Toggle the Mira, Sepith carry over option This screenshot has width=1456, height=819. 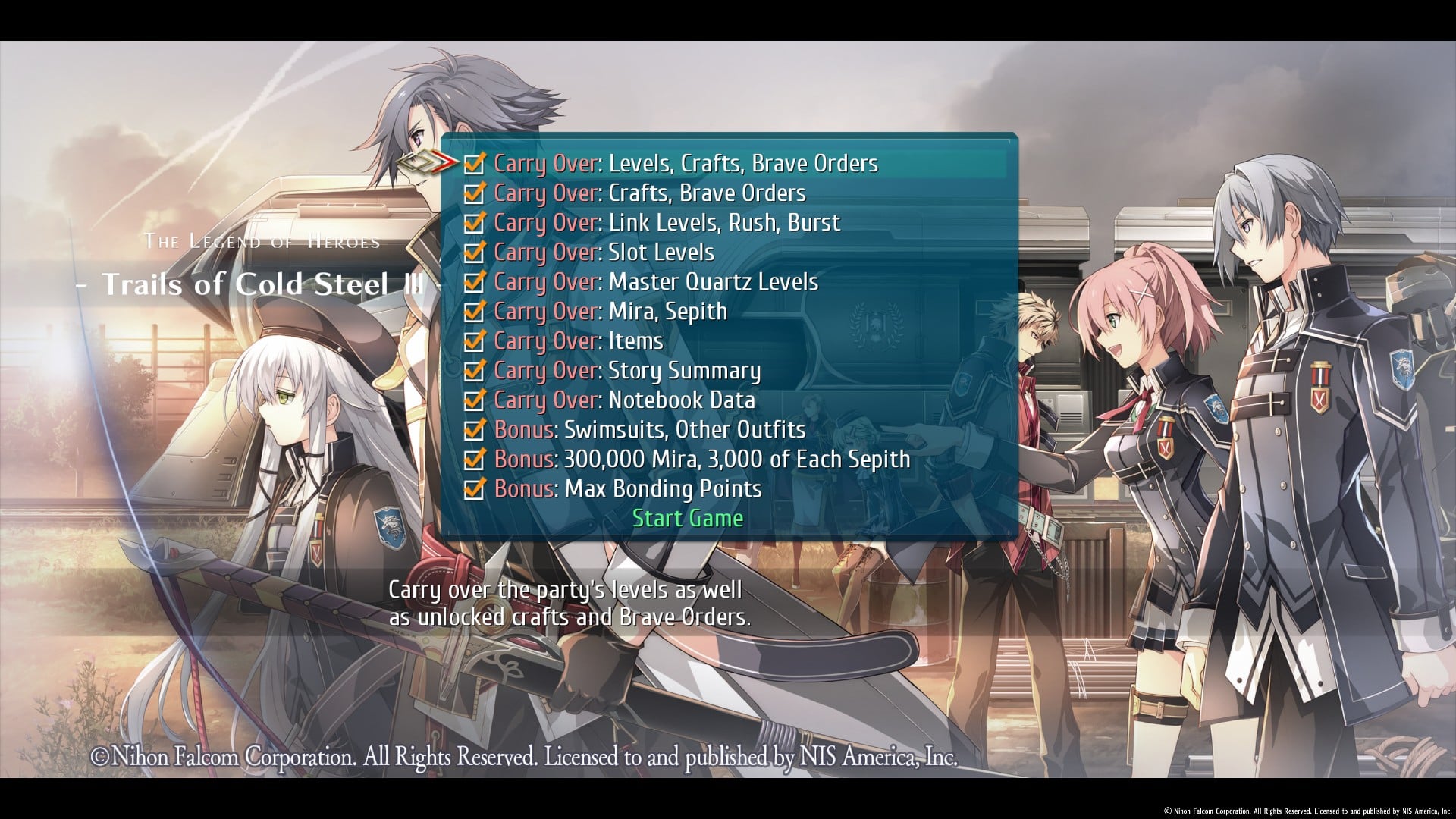click(x=474, y=312)
